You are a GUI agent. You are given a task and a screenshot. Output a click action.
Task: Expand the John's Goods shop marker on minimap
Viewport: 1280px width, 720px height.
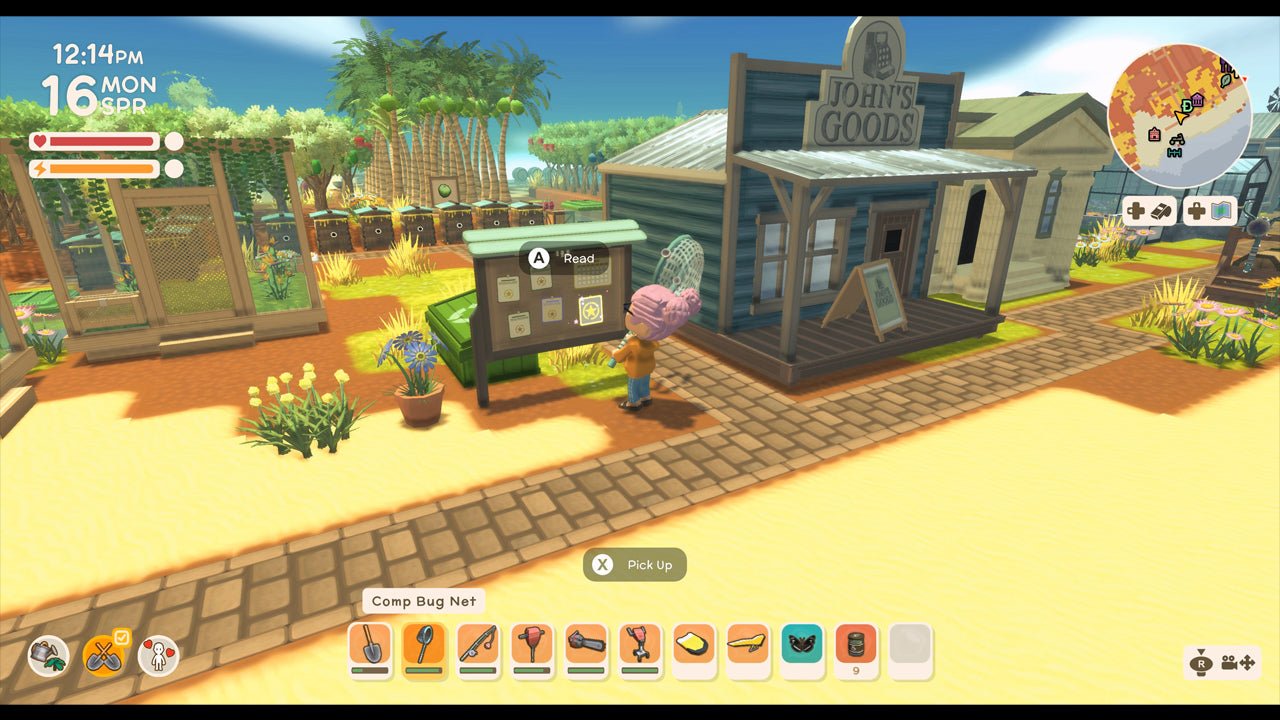coord(1186,105)
